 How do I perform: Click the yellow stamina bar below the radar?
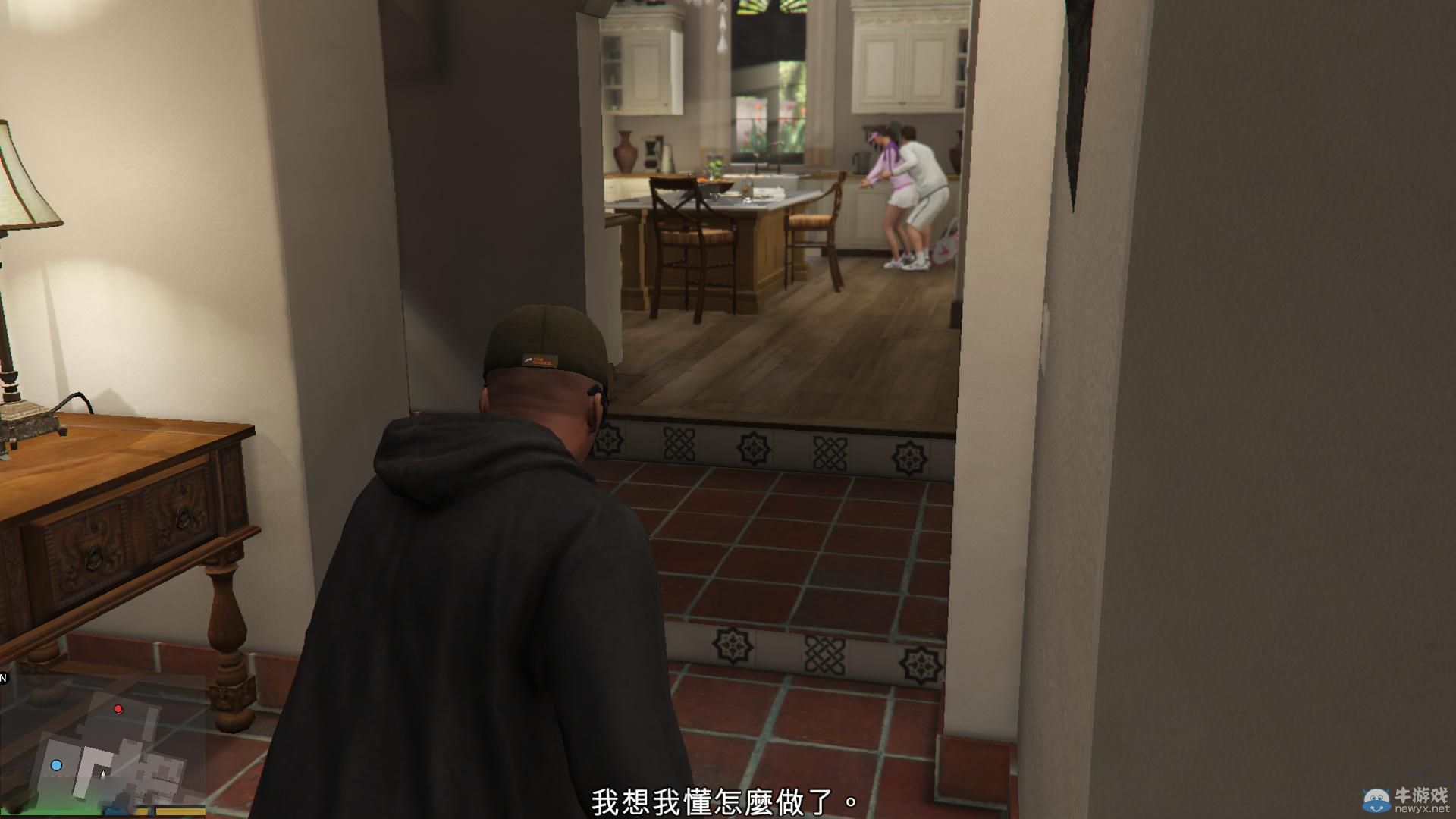coord(178,812)
